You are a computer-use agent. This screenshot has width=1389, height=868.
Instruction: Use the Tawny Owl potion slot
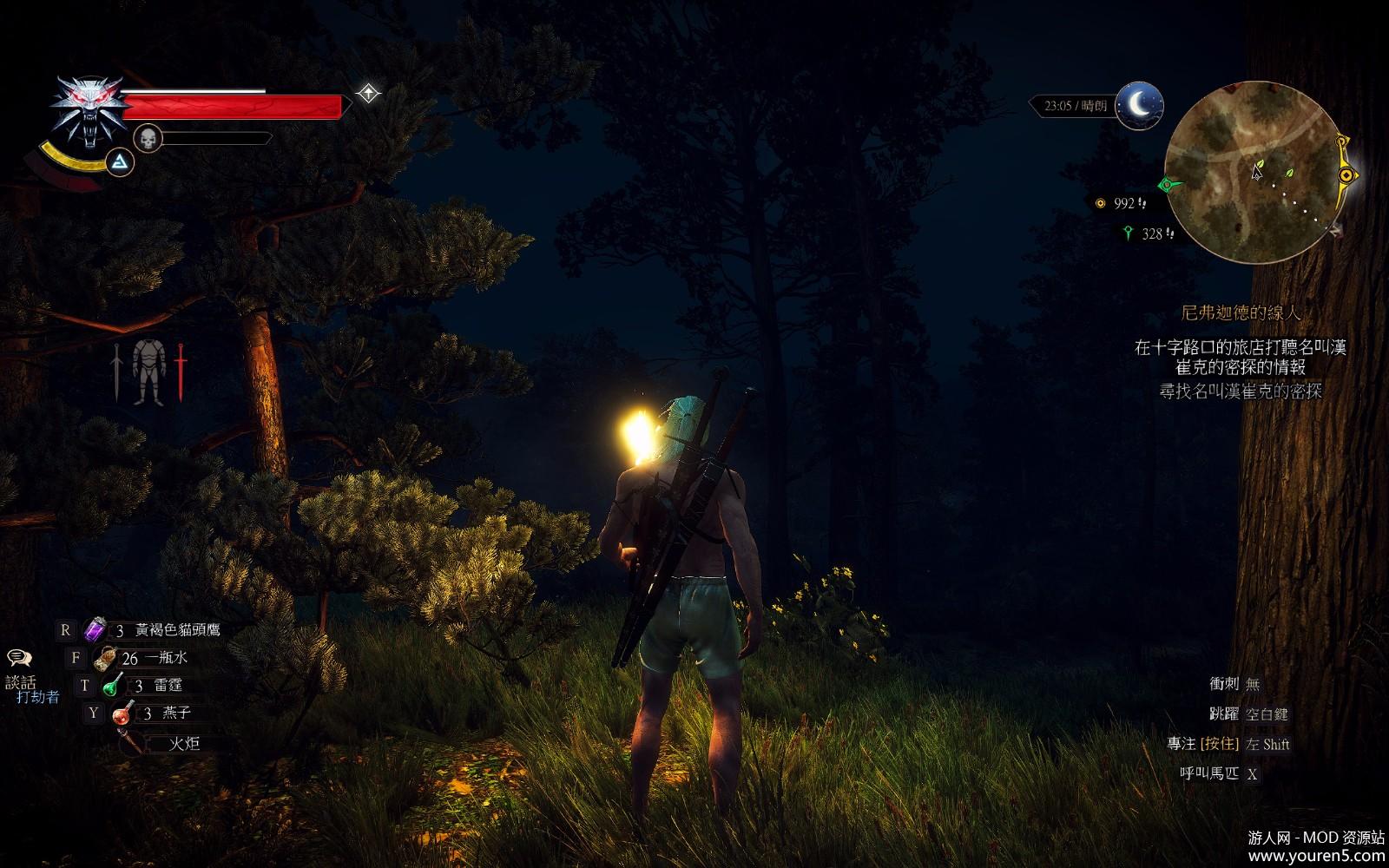[94, 629]
